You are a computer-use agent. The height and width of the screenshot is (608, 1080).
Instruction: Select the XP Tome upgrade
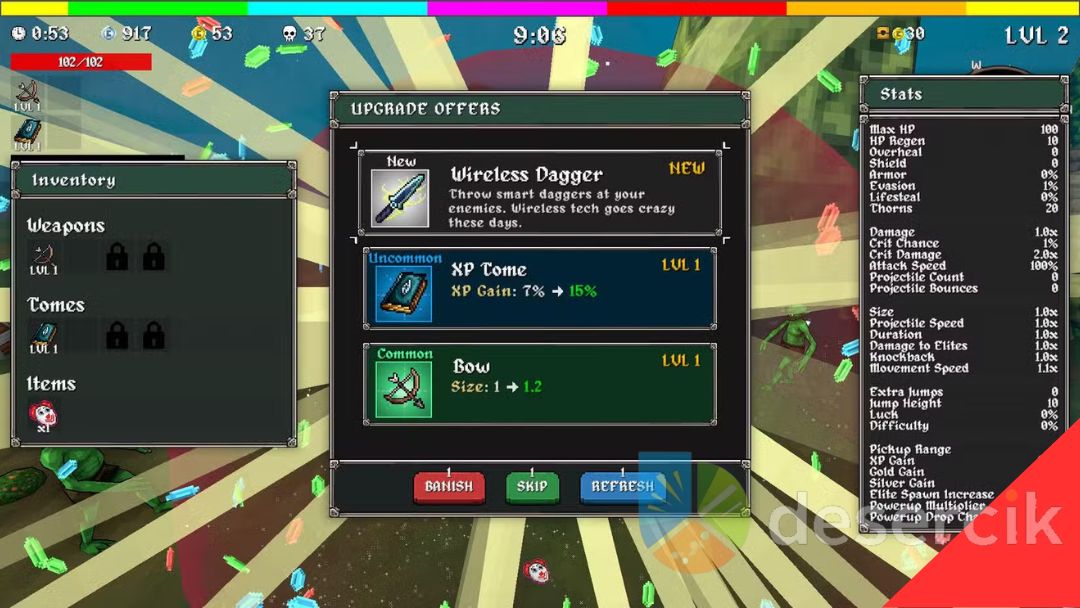pyautogui.click(x=539, y=289)
